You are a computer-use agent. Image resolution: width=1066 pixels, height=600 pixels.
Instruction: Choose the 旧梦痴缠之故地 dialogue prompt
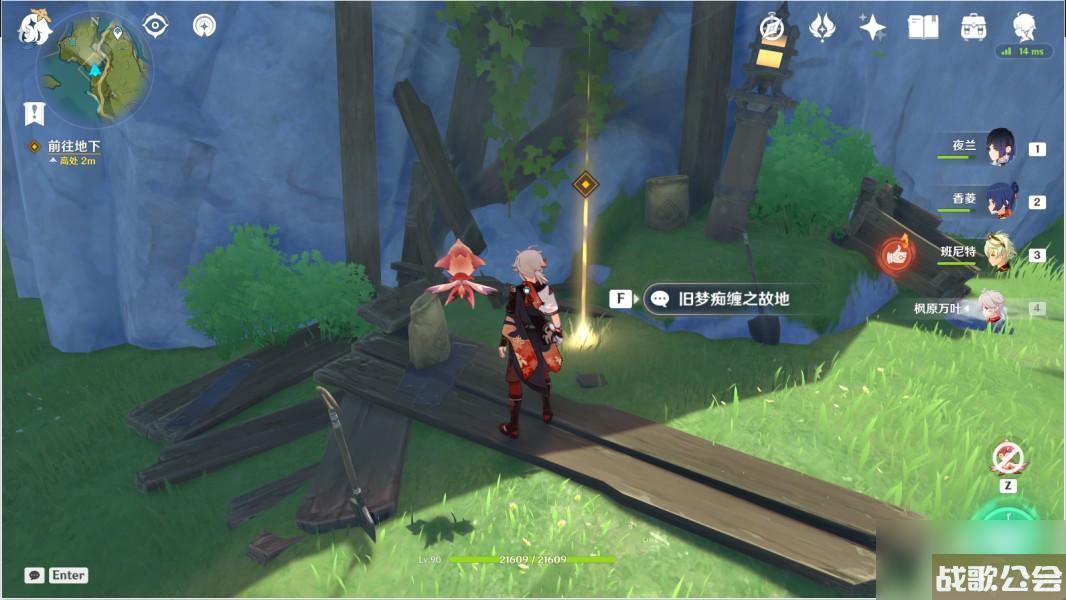click(721, 298)
